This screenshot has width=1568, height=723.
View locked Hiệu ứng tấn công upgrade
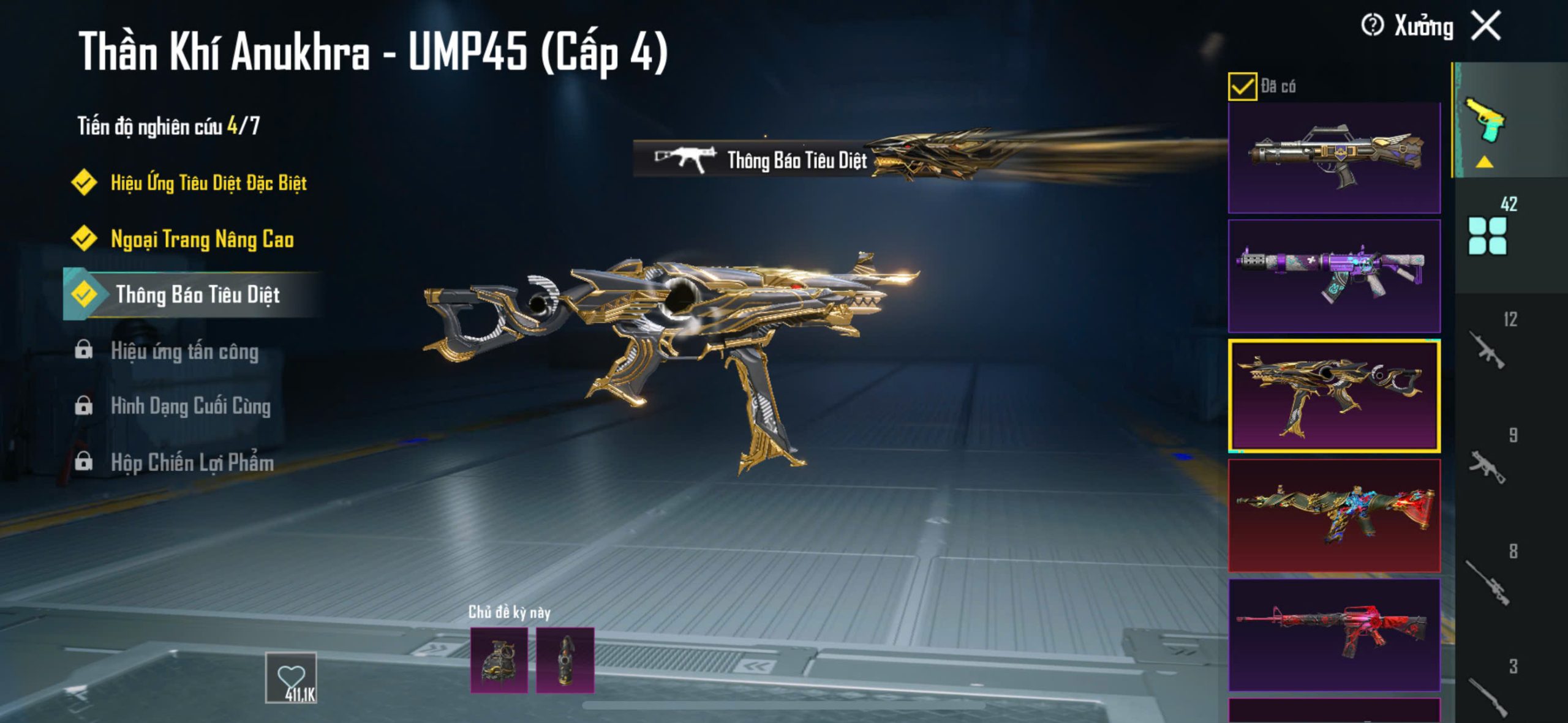coord(184,351)
